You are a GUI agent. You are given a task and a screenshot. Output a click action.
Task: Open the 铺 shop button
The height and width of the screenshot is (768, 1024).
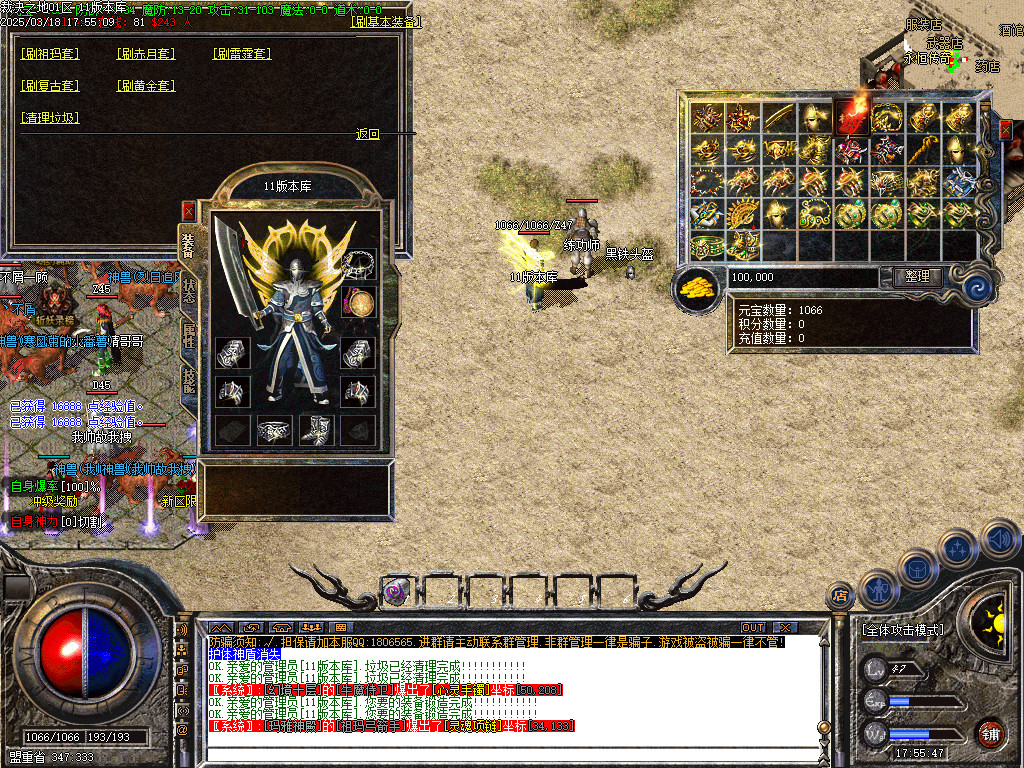(x=989, y=732)
